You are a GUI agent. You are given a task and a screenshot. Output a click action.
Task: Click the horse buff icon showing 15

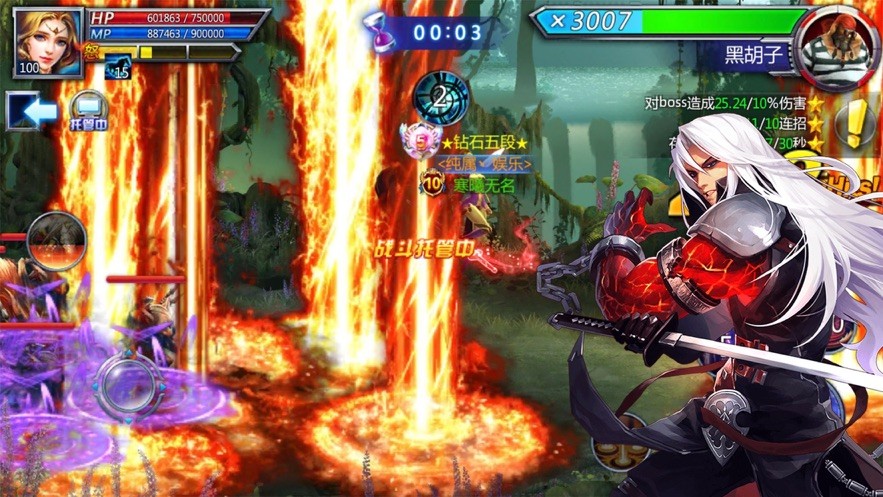[117, 67]
